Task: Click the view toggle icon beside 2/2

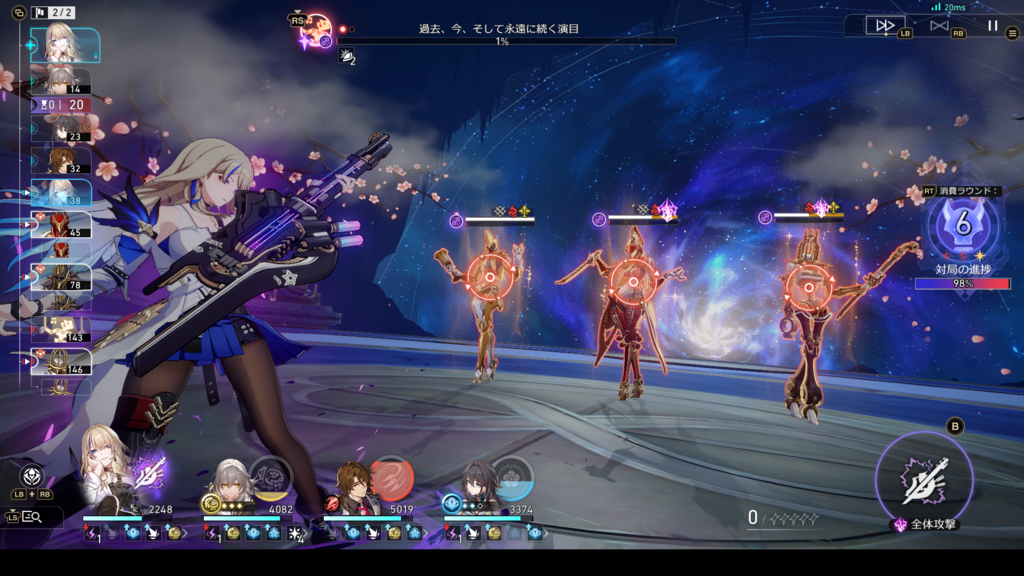Action: [x=20, y=13]
